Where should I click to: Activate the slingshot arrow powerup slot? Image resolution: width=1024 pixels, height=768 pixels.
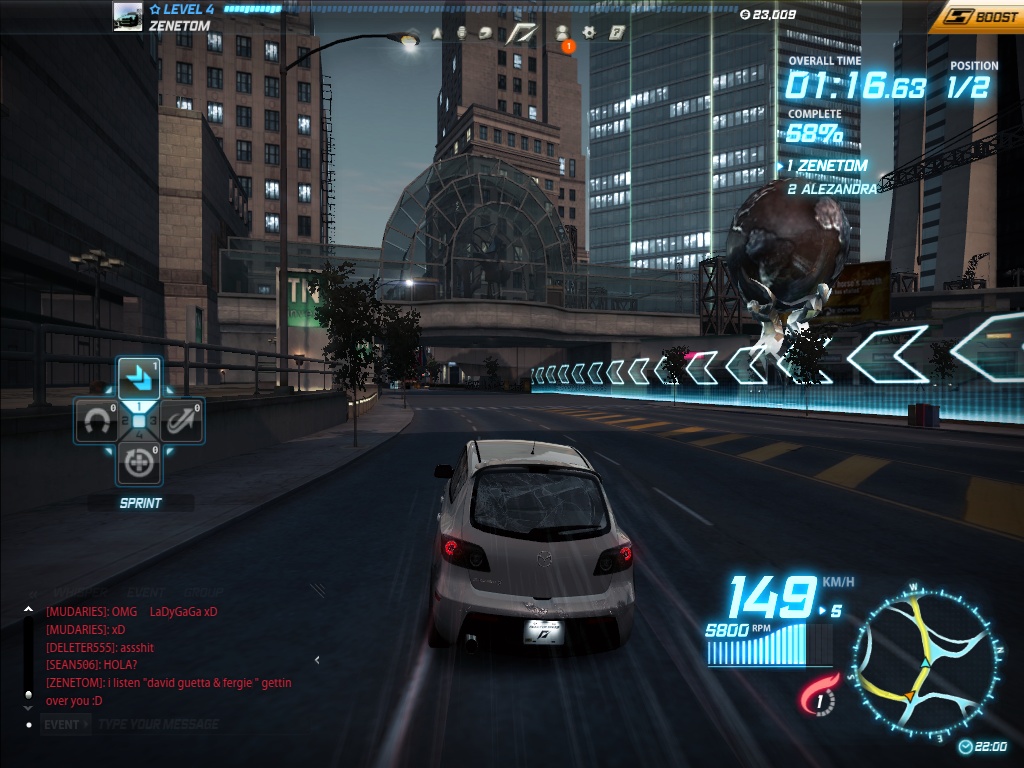coord(181,422)
